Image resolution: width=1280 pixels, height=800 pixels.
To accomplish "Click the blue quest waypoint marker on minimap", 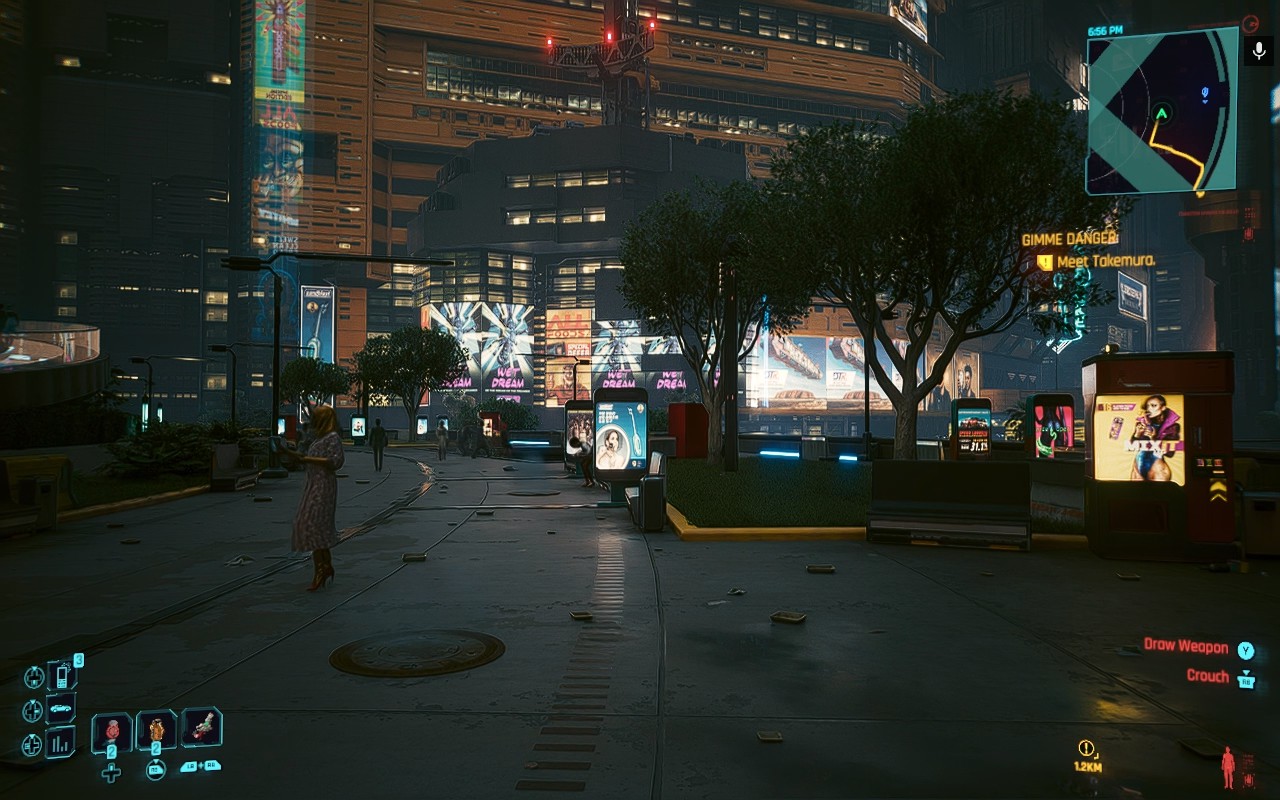I will (1204, 92).
